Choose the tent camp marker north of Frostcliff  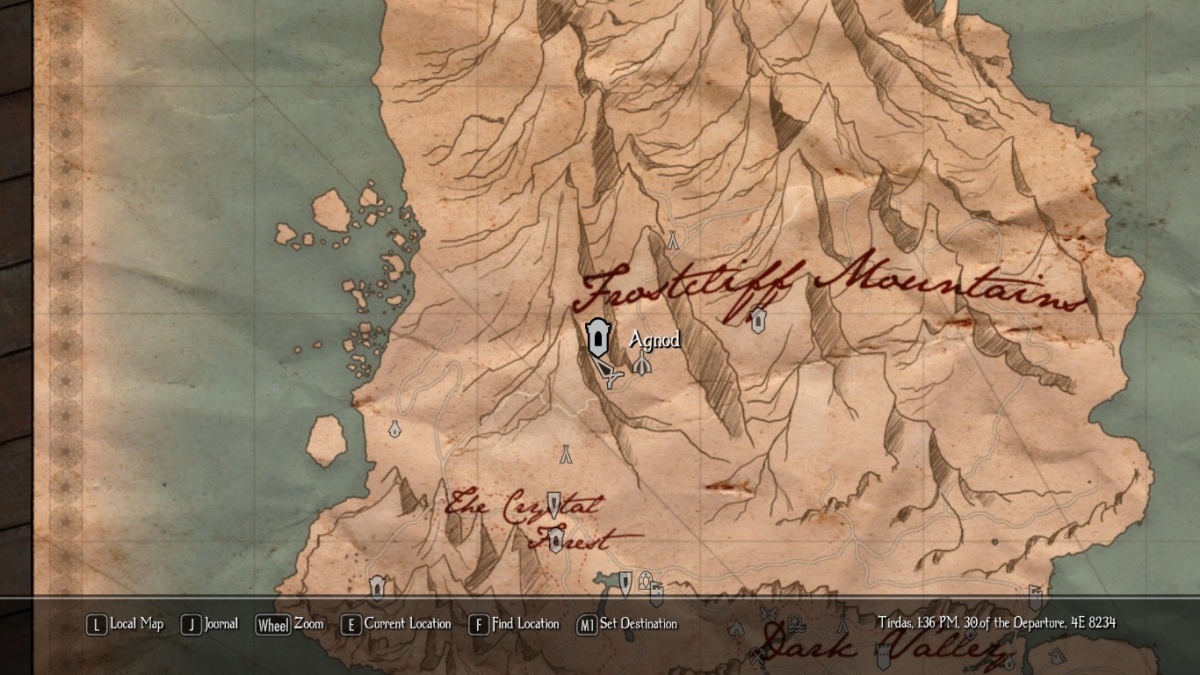click(673, 240)
